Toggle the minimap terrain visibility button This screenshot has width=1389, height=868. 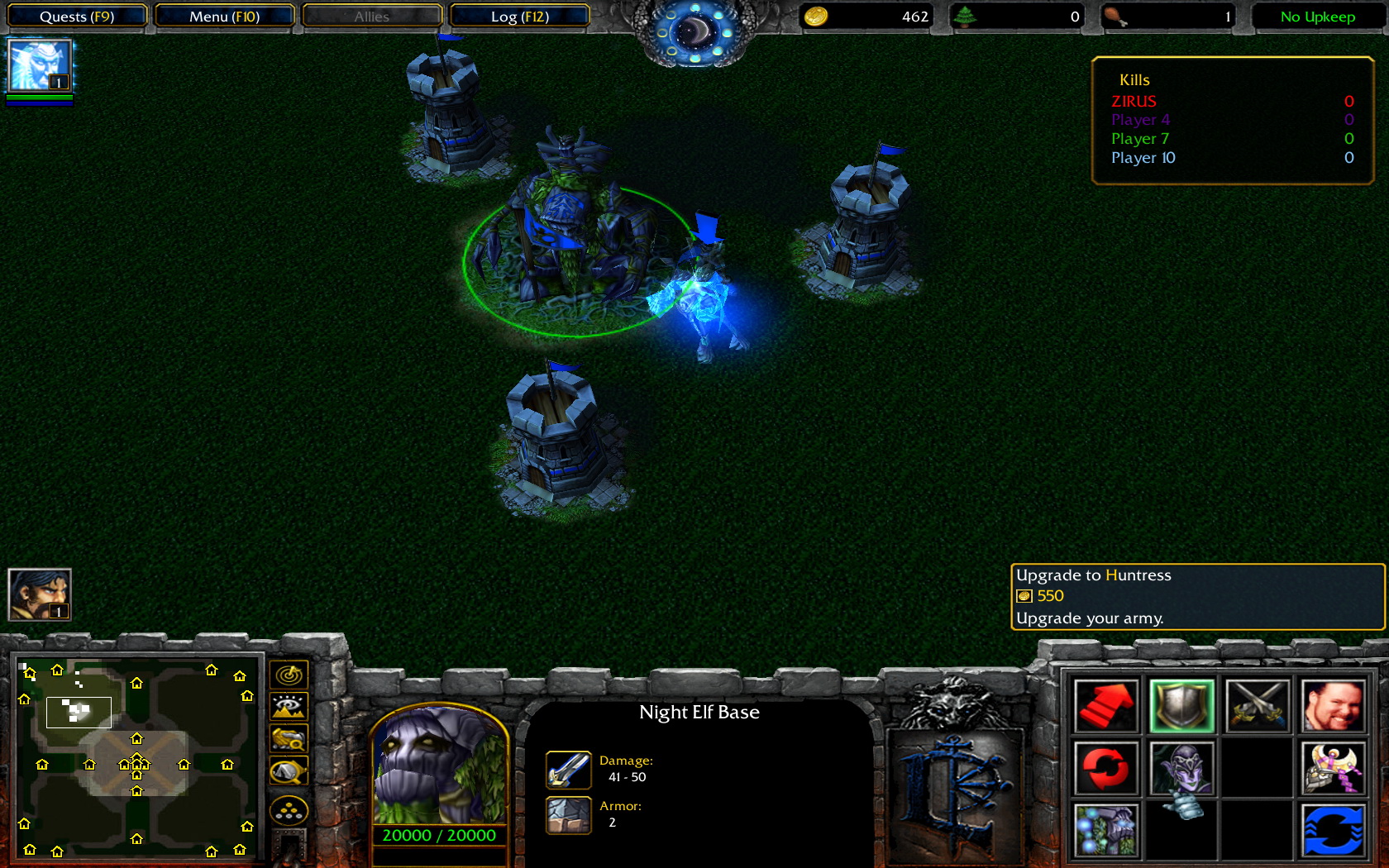(x=289, y=707)
